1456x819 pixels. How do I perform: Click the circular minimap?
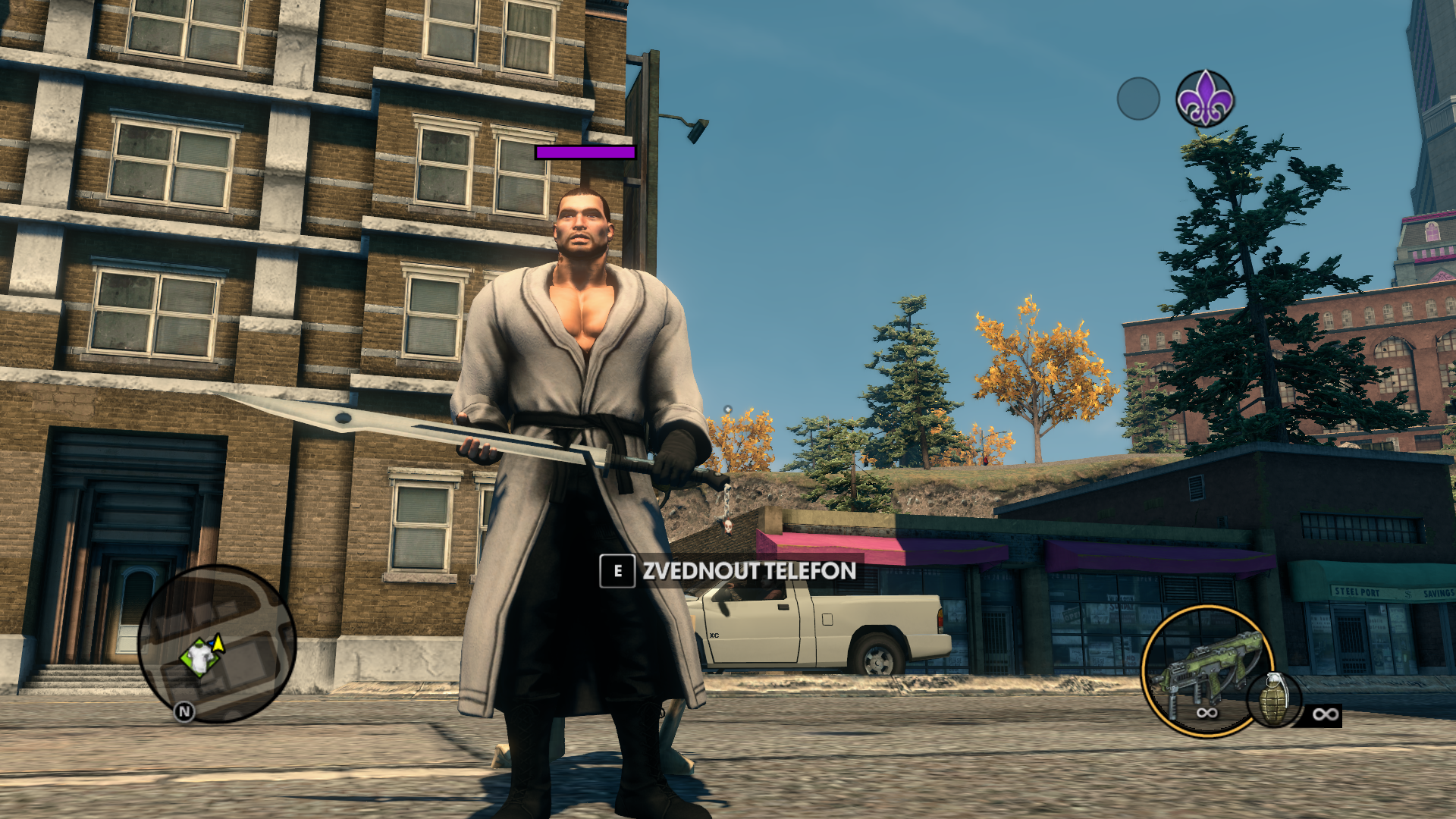[217, 643]
